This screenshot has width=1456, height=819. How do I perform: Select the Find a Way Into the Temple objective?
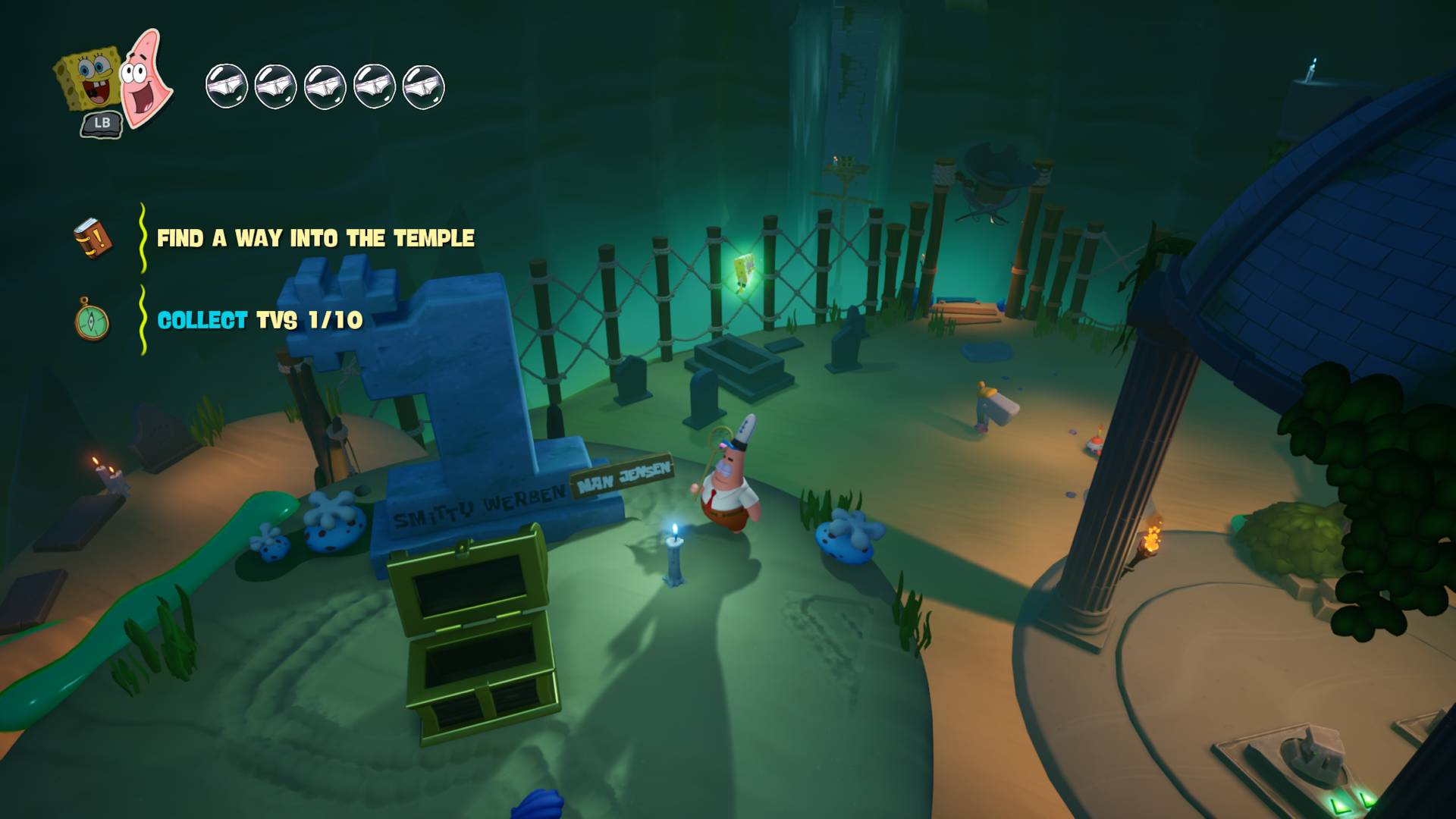point(315,239)
